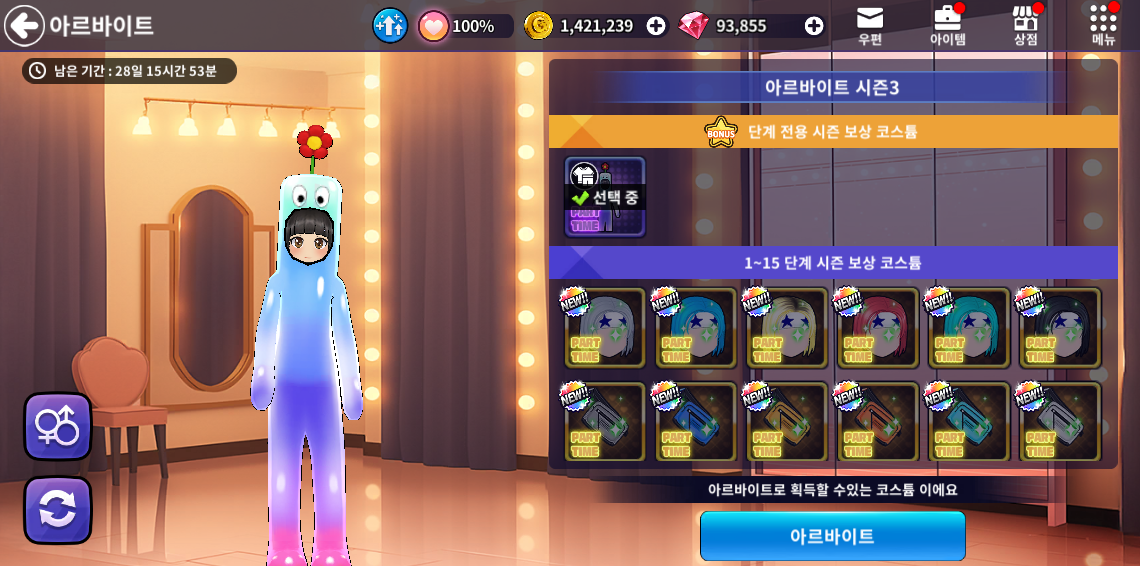This screenshot has width=1140, height=566.
Task: Preview the blonde hair costume
Action: click(787, 328)
